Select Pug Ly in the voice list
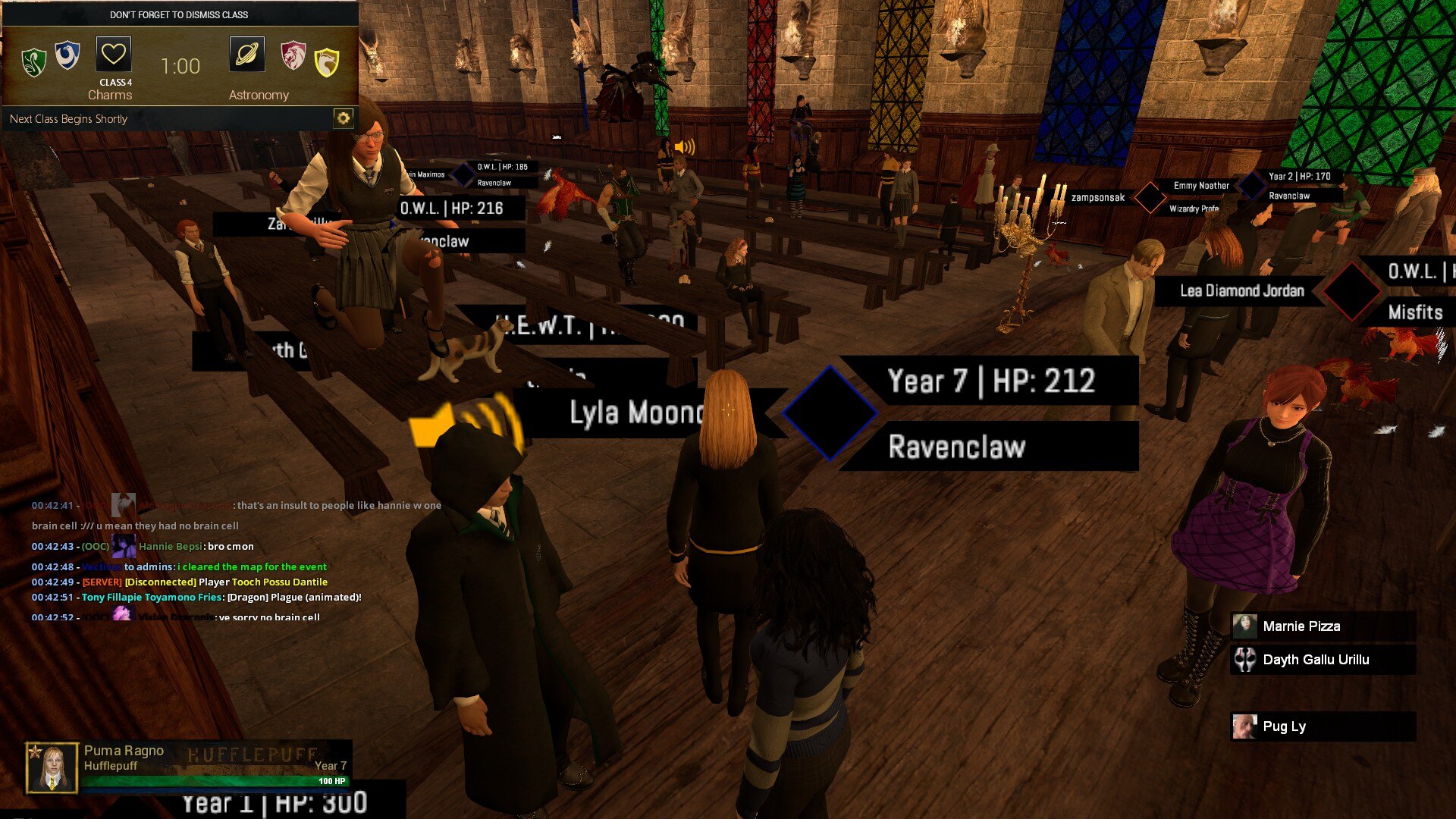Viewport: 1456px width, 819px height. [1284, 726]
